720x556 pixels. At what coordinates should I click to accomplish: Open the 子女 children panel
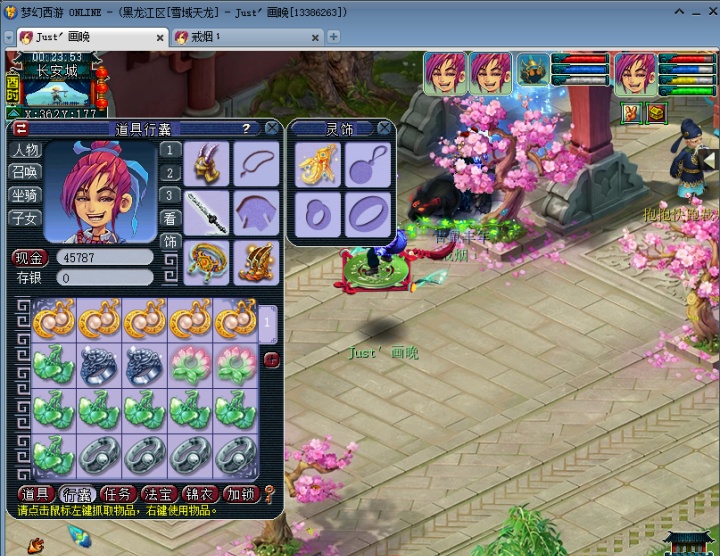click(24, 218)
